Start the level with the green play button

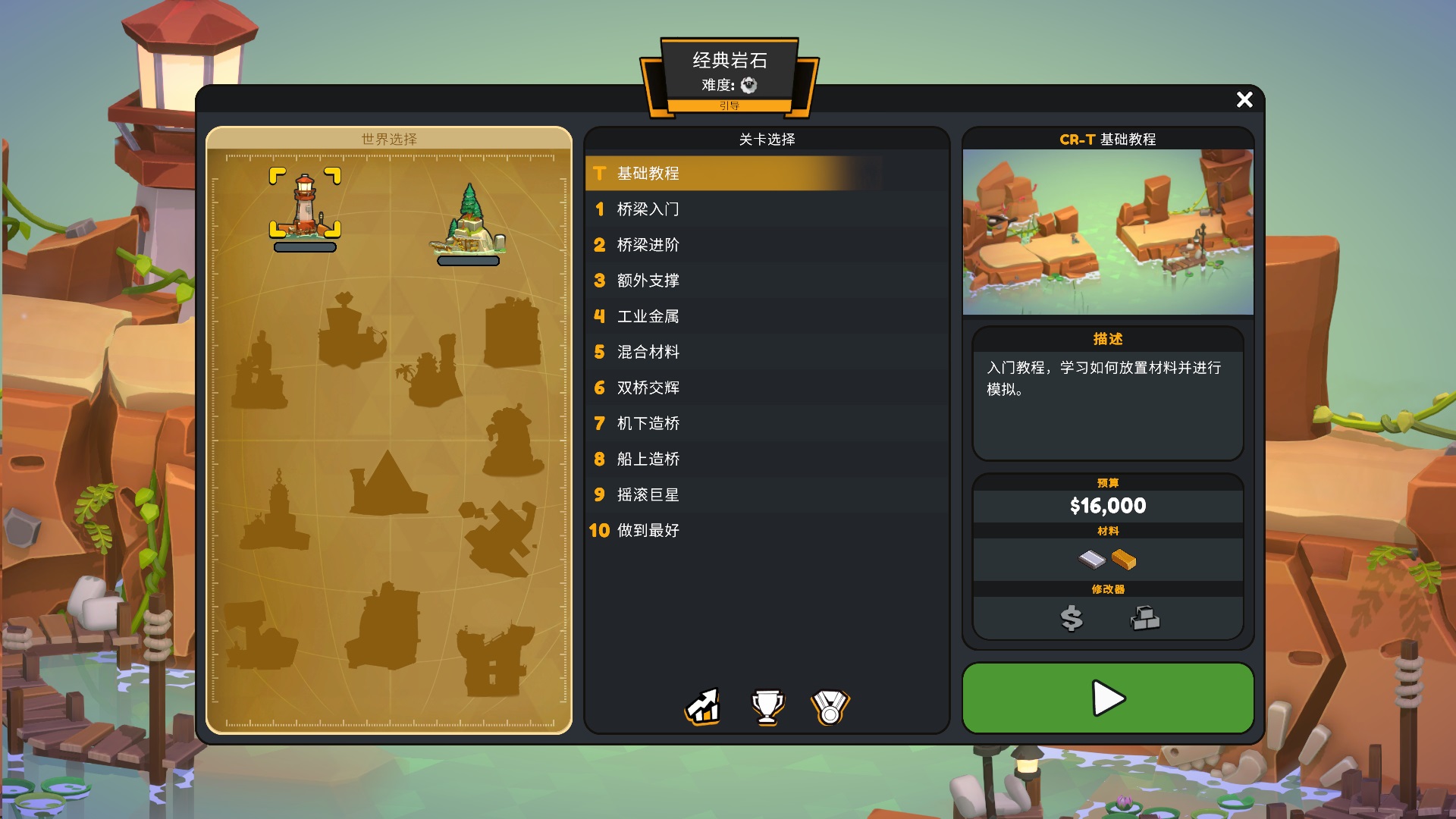tap(1107, 698)
